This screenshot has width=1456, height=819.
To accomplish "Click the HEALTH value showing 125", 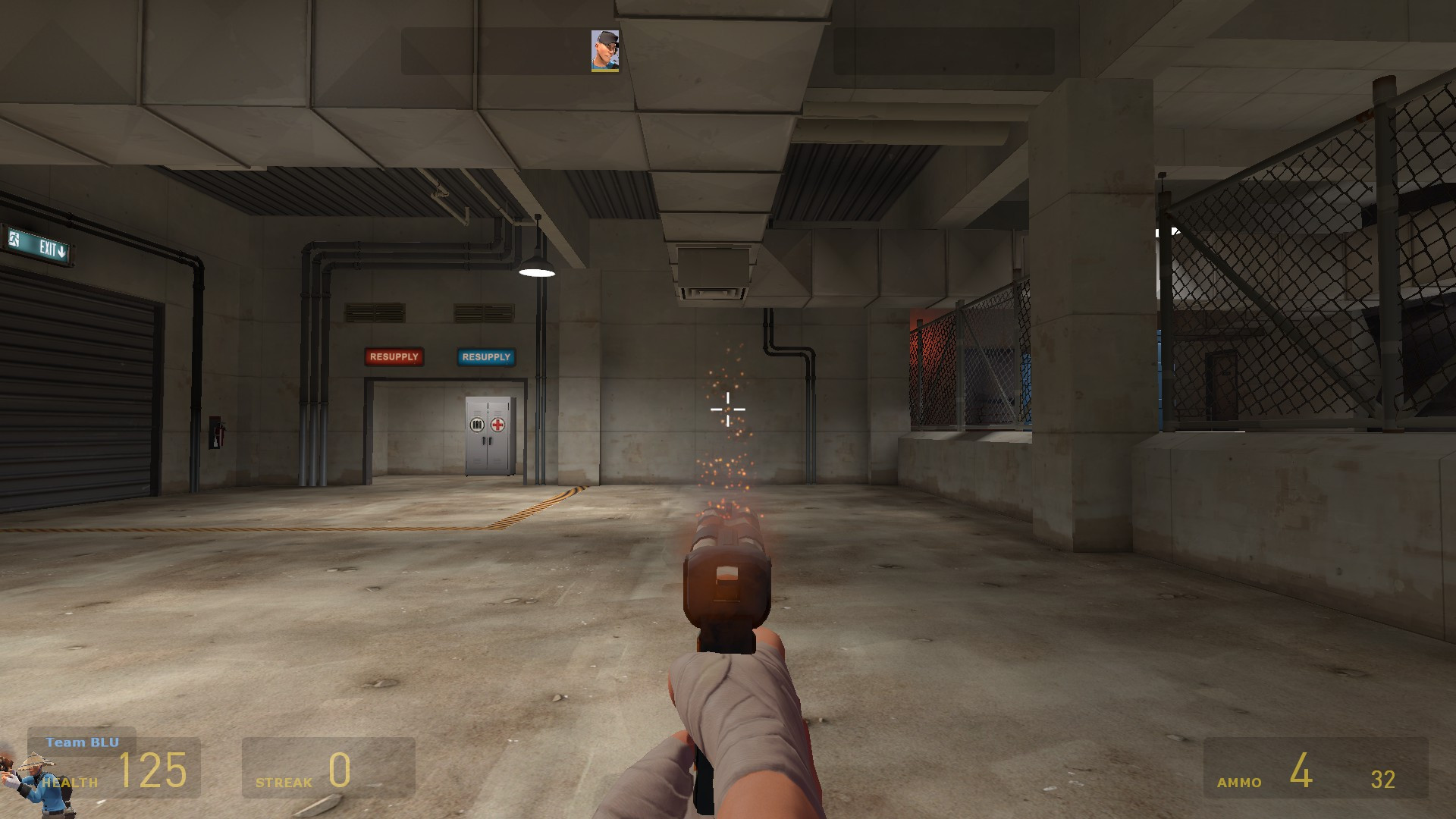I will point(152,770).
